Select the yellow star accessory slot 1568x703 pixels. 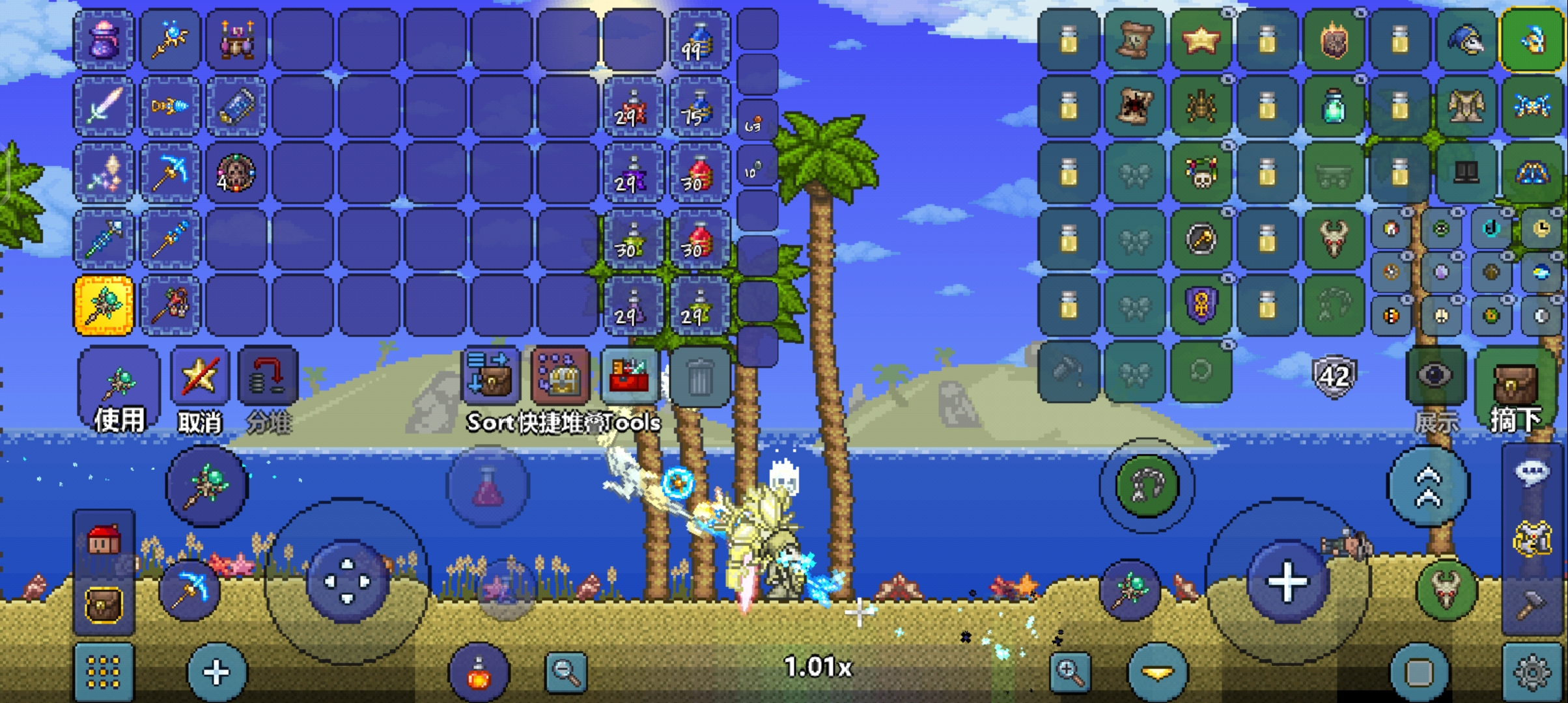pos(1201,40)
